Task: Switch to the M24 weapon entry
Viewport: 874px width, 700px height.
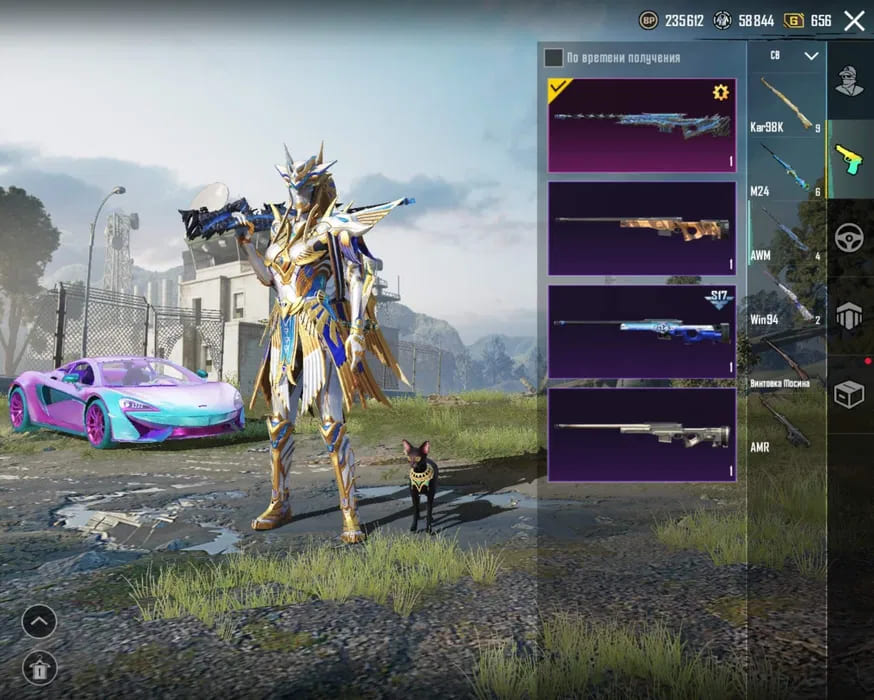Action: [786, 169]
